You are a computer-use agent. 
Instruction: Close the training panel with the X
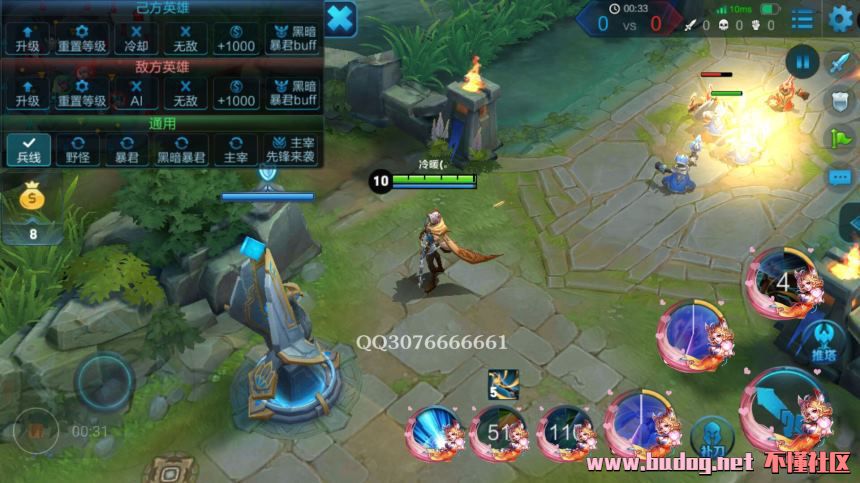340,18
